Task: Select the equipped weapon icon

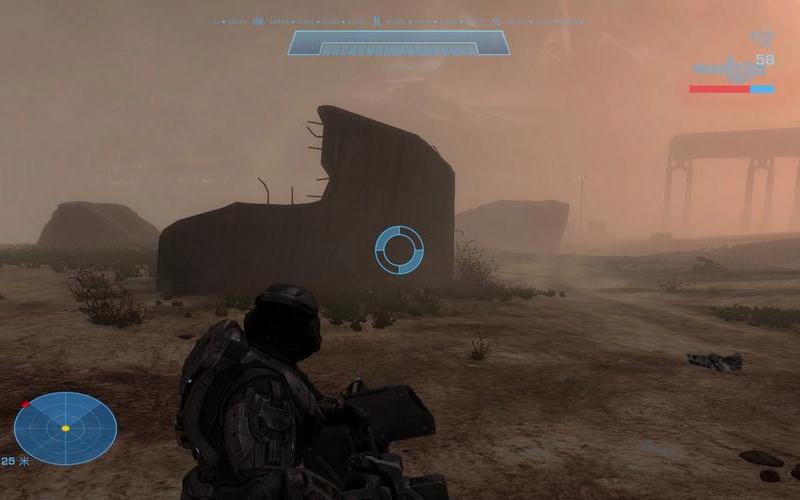Action: pos(728,70)
